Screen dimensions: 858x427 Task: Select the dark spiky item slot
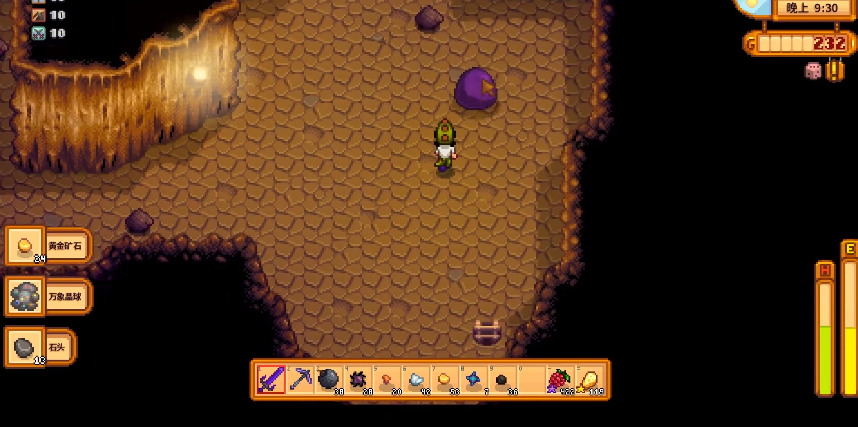click(358, 380)
